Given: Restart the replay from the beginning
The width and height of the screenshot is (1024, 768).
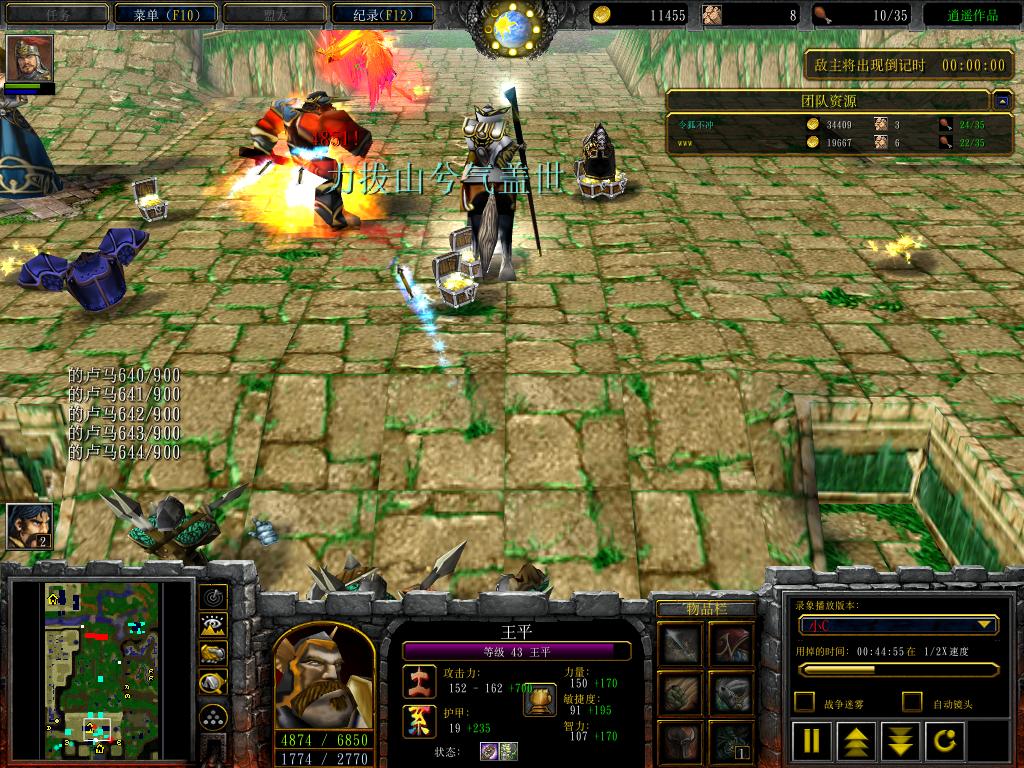Looking at the screenshot, I should [x=945, y=741].
